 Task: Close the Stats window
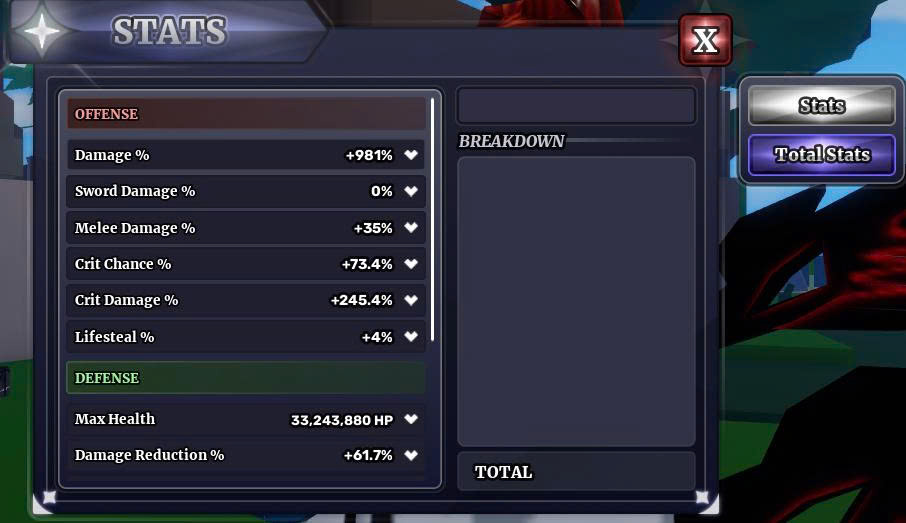coord(705,40)
